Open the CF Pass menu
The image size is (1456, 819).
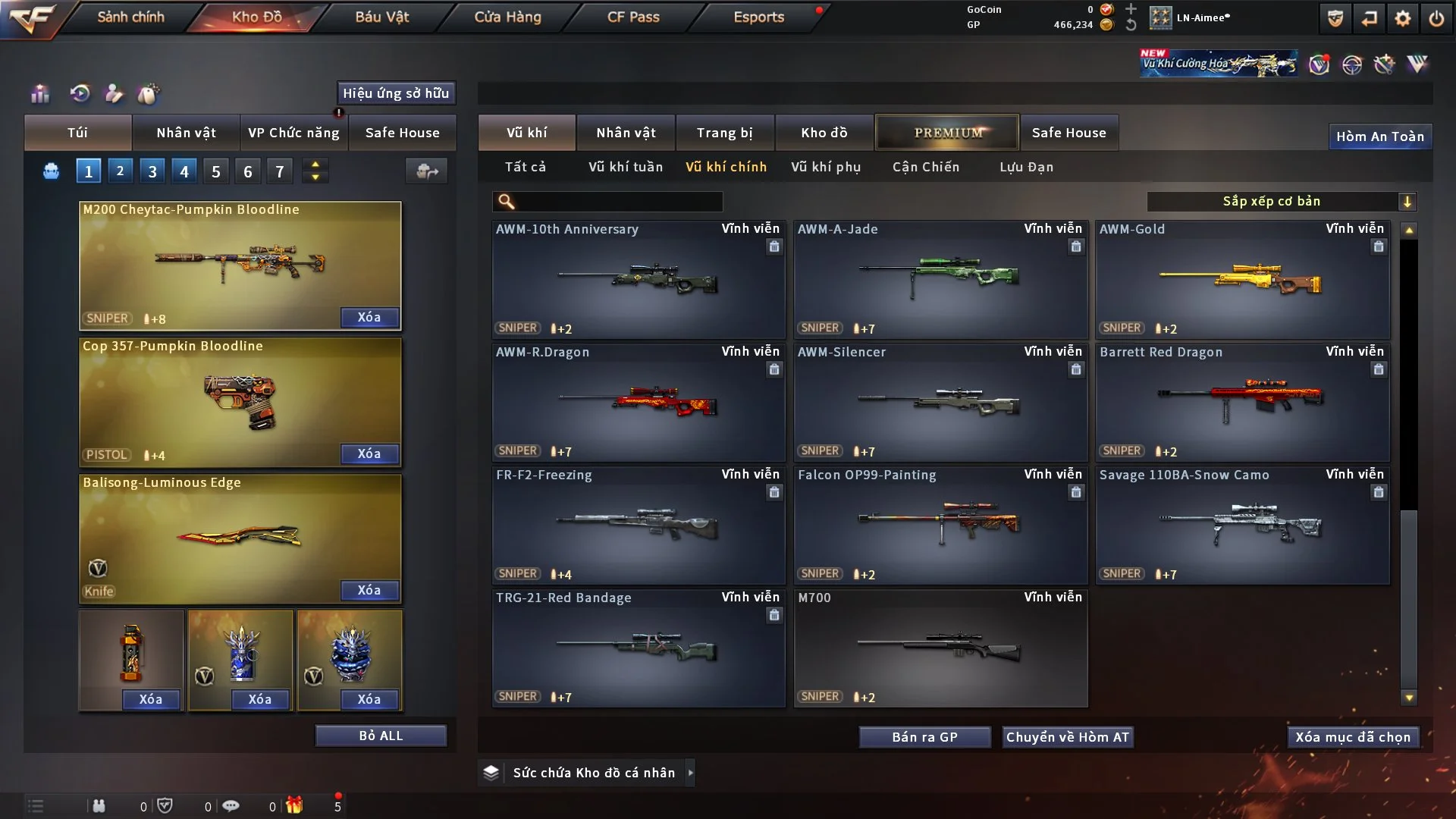633,17
